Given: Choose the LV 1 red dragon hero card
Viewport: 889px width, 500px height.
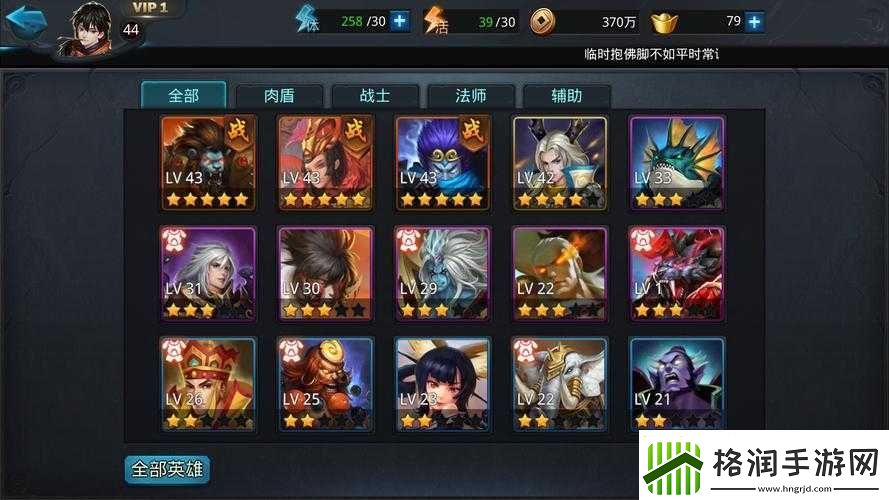Looking at the screenshot, I should click(x=676, y=274).
